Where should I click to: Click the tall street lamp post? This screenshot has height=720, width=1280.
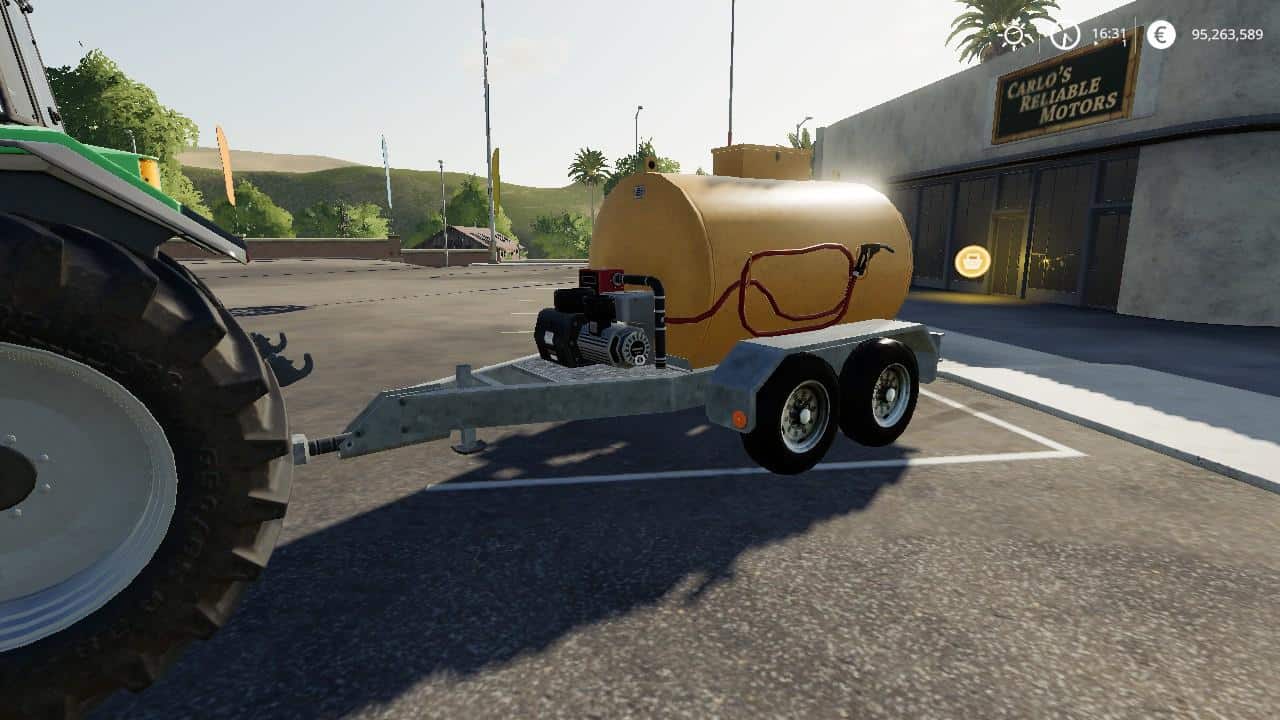(638, 140)
